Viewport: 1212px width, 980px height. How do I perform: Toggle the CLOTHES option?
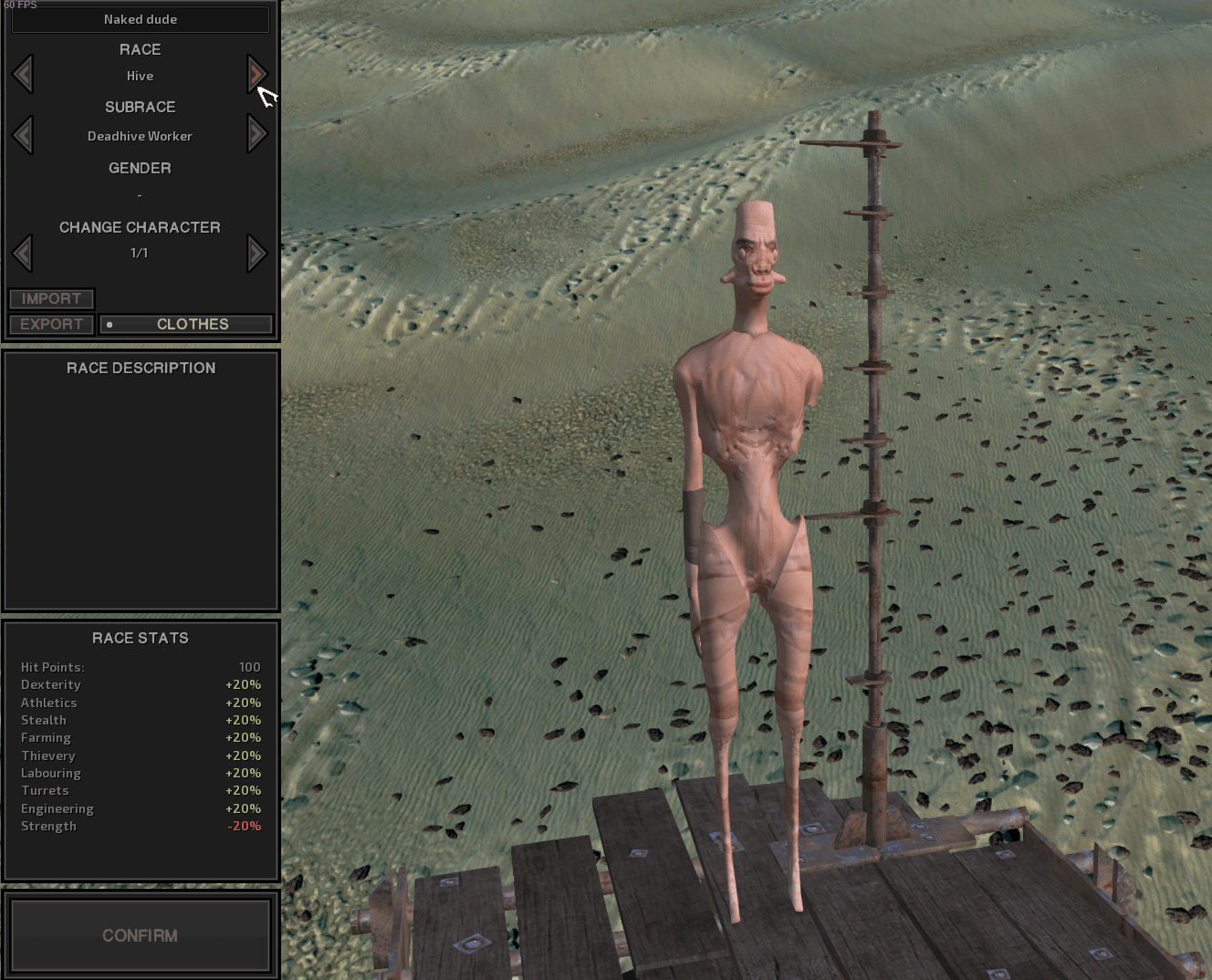[192, 324]
